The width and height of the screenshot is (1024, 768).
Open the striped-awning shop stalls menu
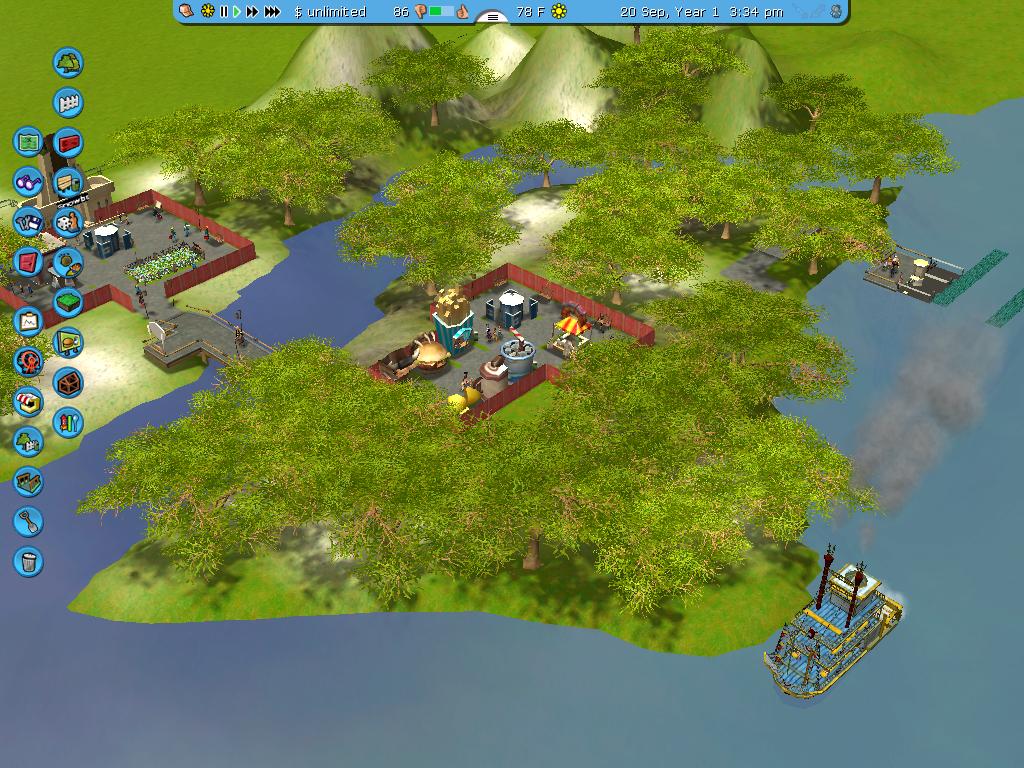click(x=28, y=401)
